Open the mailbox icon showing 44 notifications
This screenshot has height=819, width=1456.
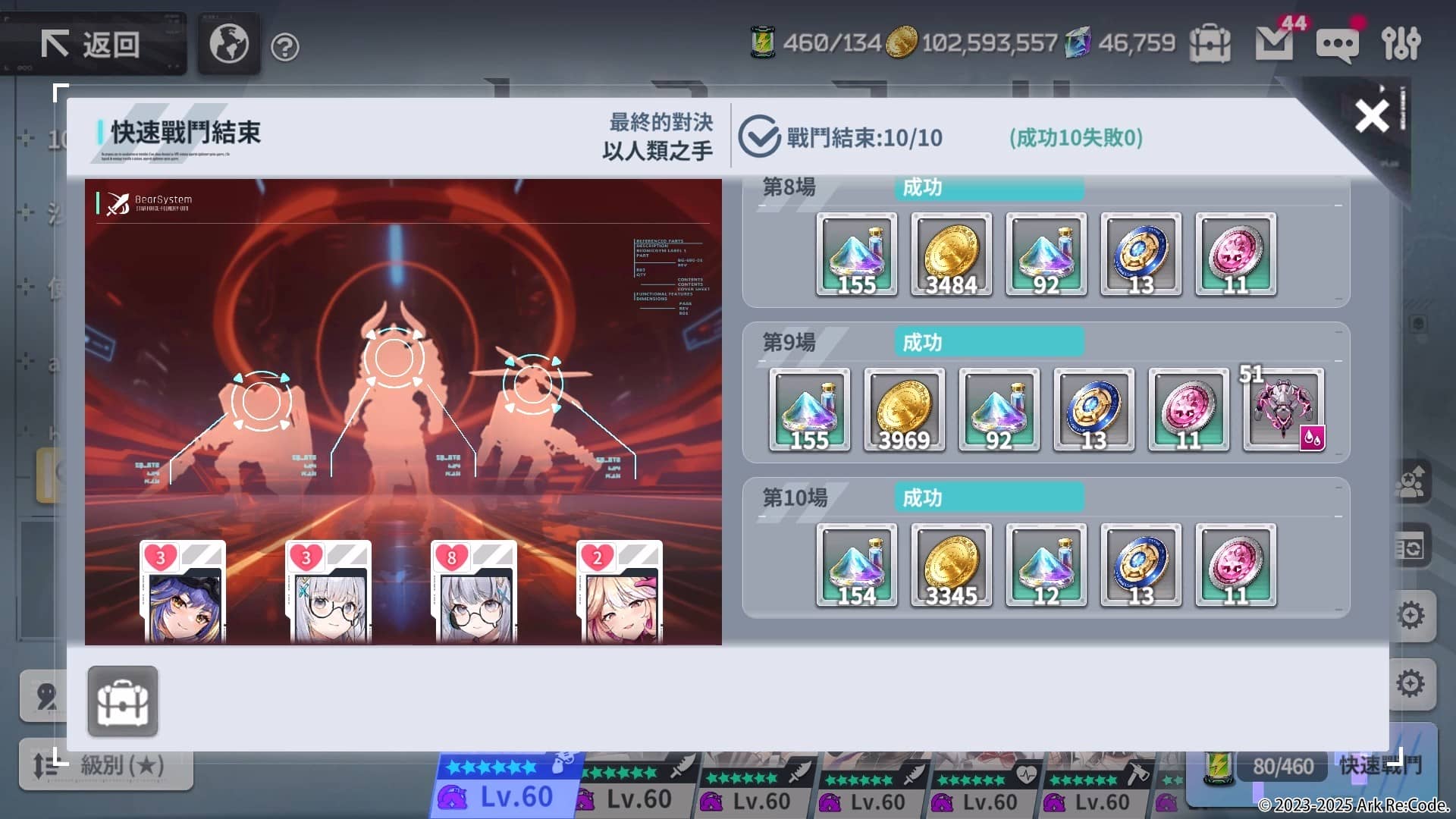[1276, 43]
